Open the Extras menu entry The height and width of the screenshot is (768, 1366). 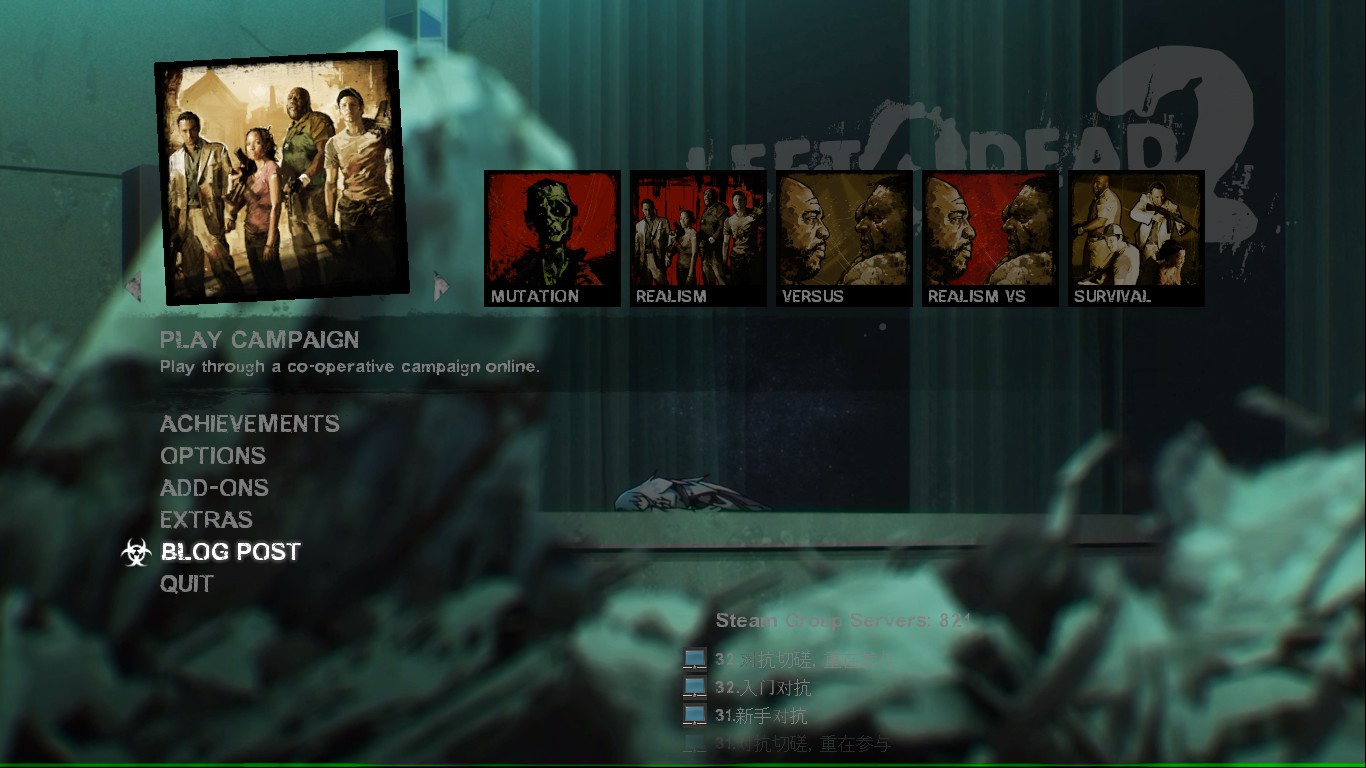[206, 520]
